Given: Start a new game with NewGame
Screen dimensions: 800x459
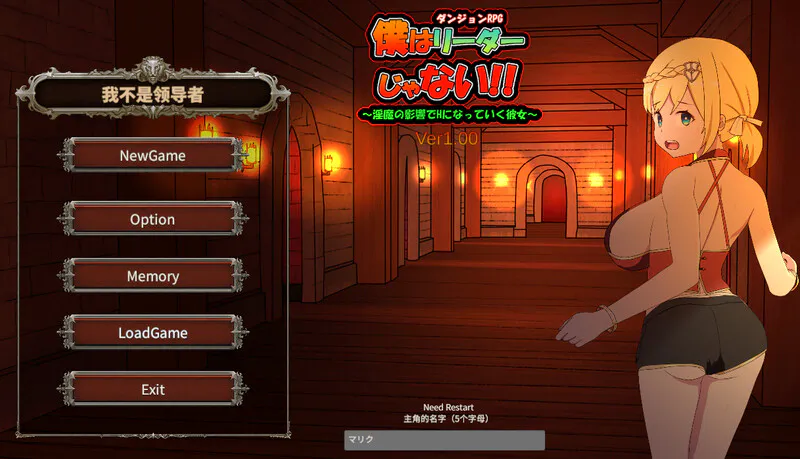Looking at the screenshot, I should pyautogui.click(x=152, y=156).
